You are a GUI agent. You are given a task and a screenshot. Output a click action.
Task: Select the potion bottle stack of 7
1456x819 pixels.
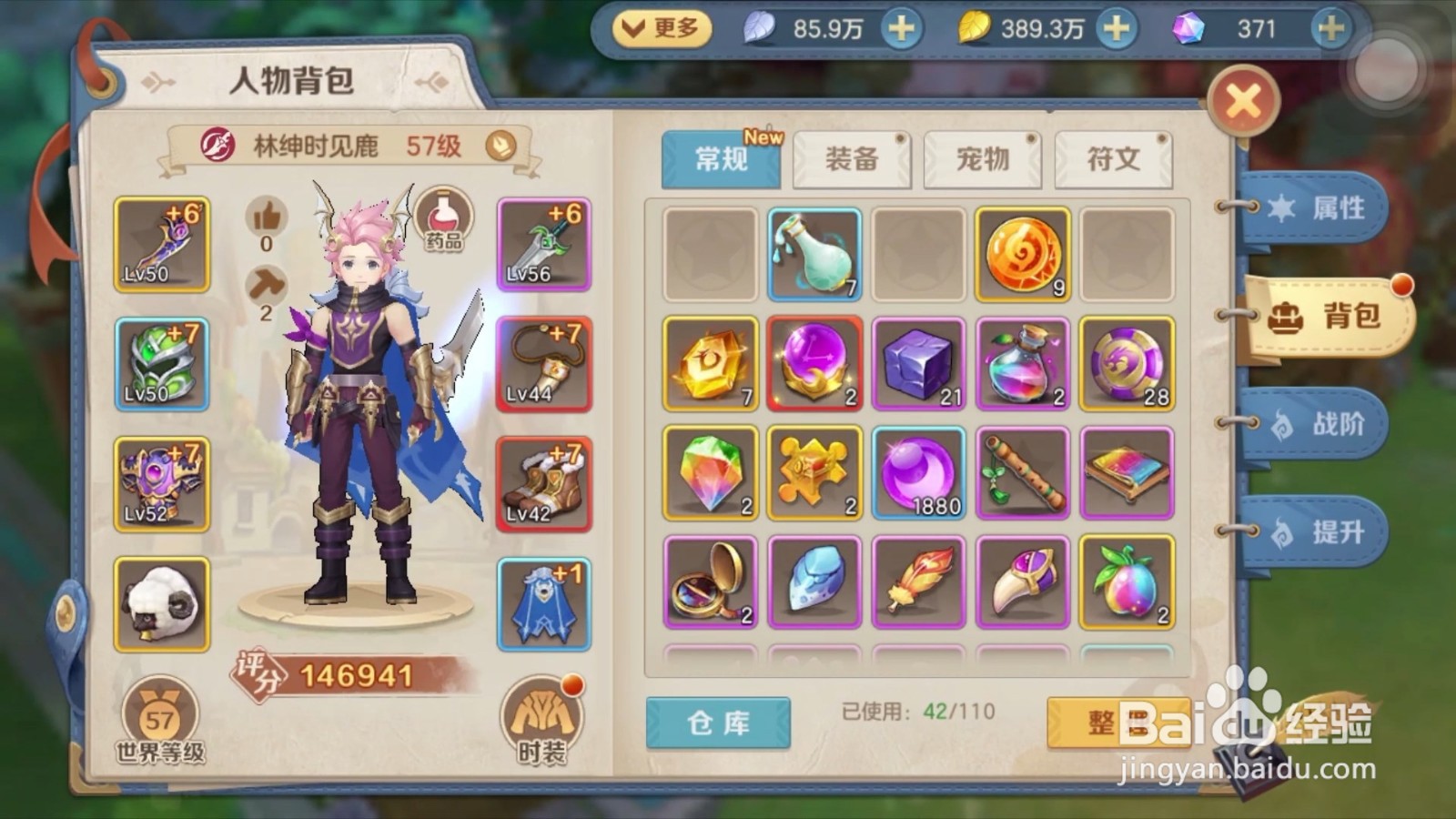(814, 255)
